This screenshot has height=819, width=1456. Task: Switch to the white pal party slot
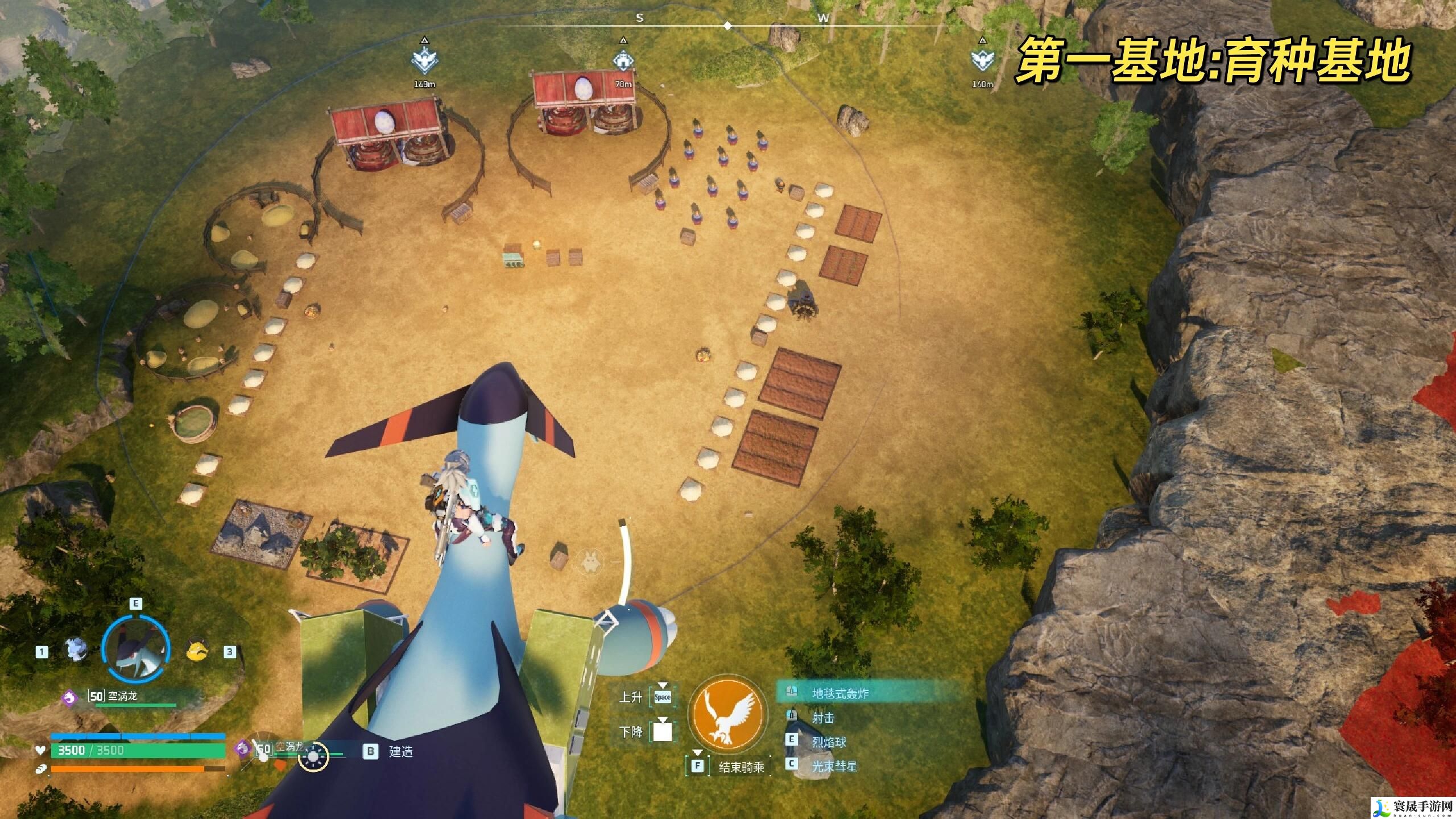click(x=75, y=649)
